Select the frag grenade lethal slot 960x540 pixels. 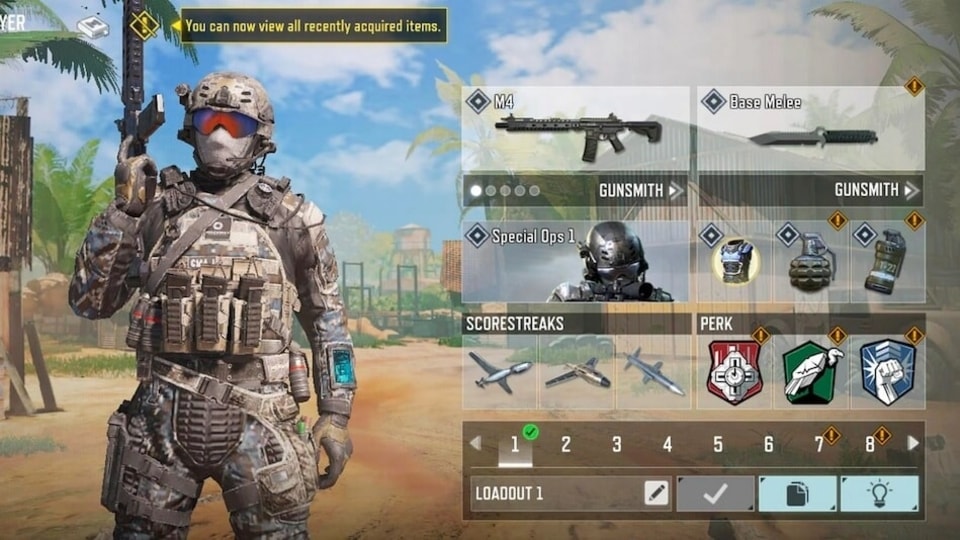811,262
